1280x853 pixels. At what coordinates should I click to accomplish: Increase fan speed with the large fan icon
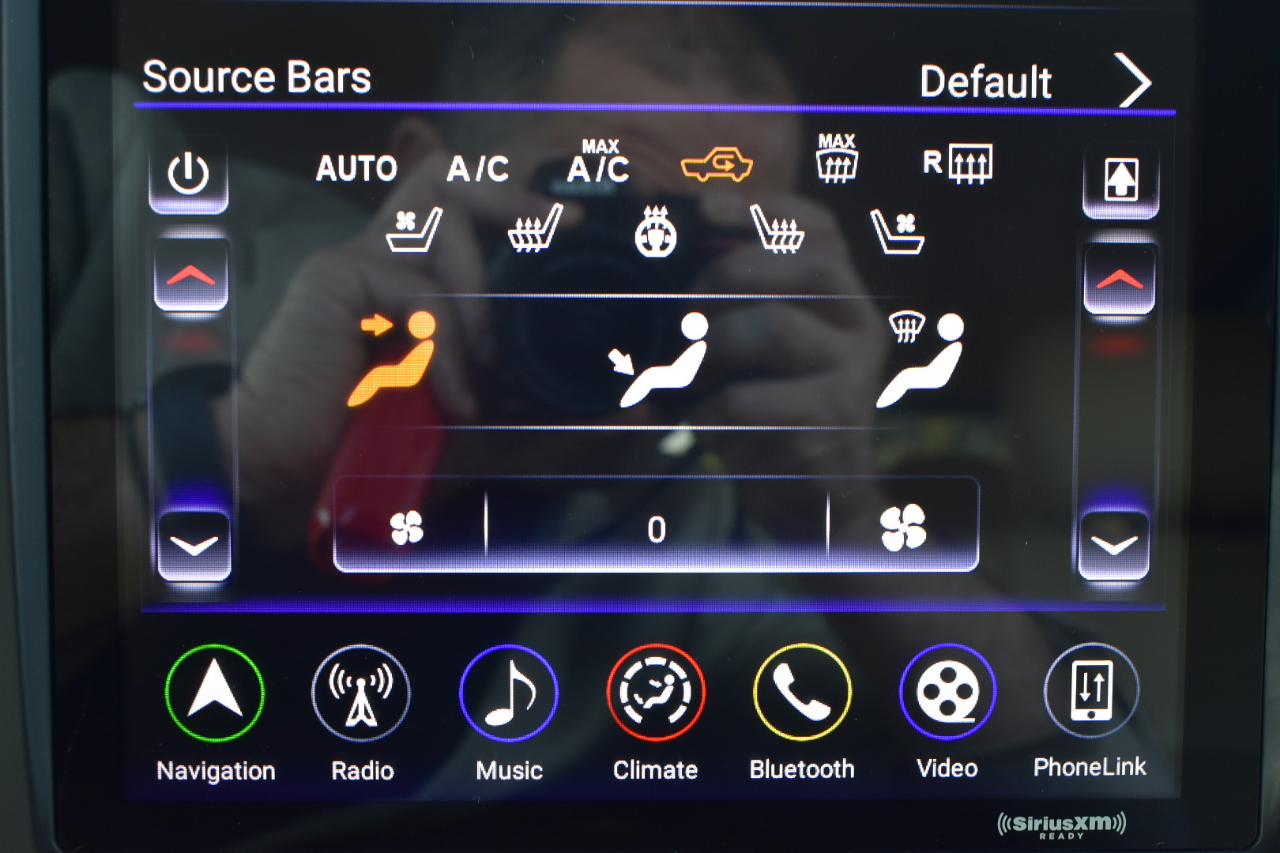[902, 527]
